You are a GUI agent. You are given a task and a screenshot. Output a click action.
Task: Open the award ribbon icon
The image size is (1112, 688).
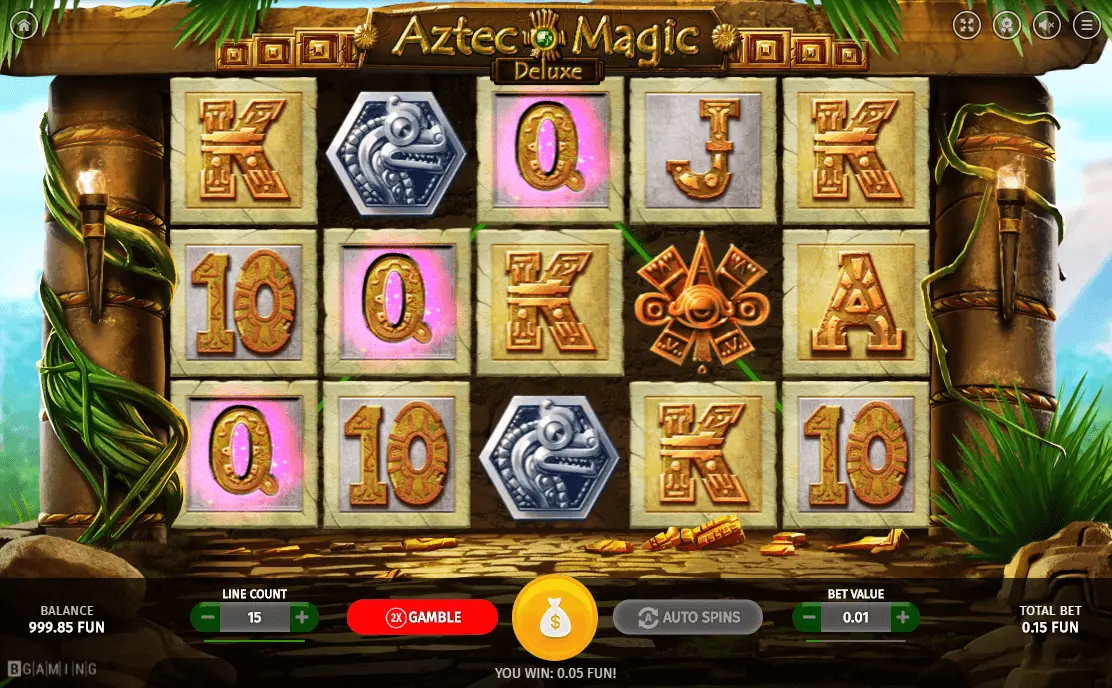tap(1005, 25)
